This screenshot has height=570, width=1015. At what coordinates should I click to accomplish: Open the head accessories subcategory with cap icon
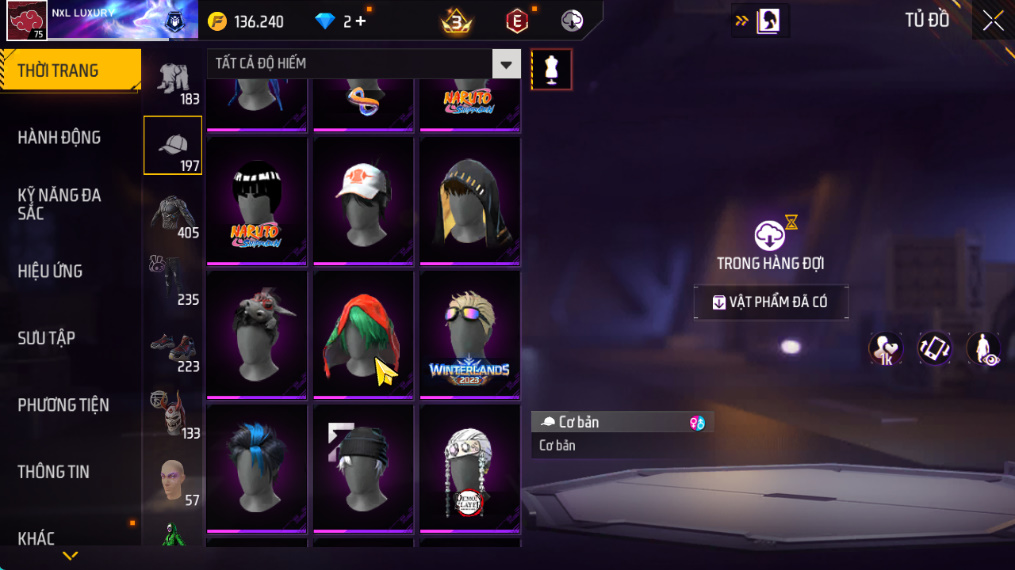pyautogui.click(x=173, y=145)
